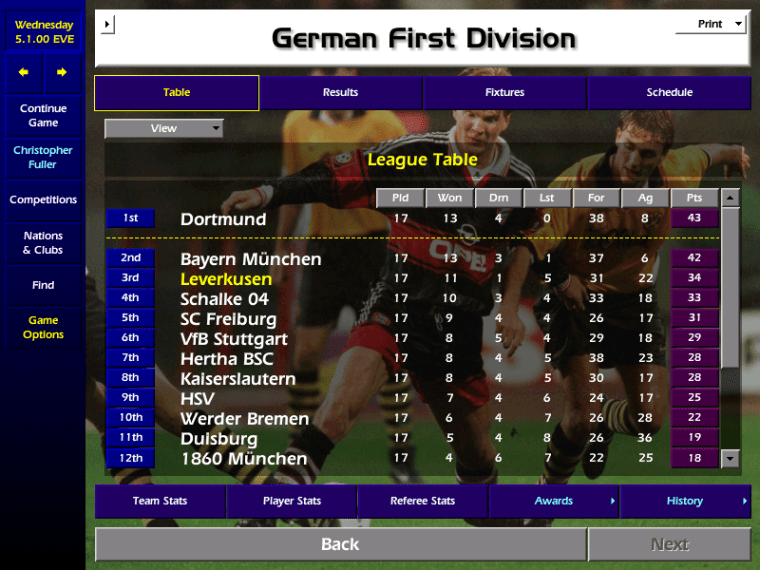Open the View dropdown
This screenshot has width=760, height=570.
[x=164, y=128]
